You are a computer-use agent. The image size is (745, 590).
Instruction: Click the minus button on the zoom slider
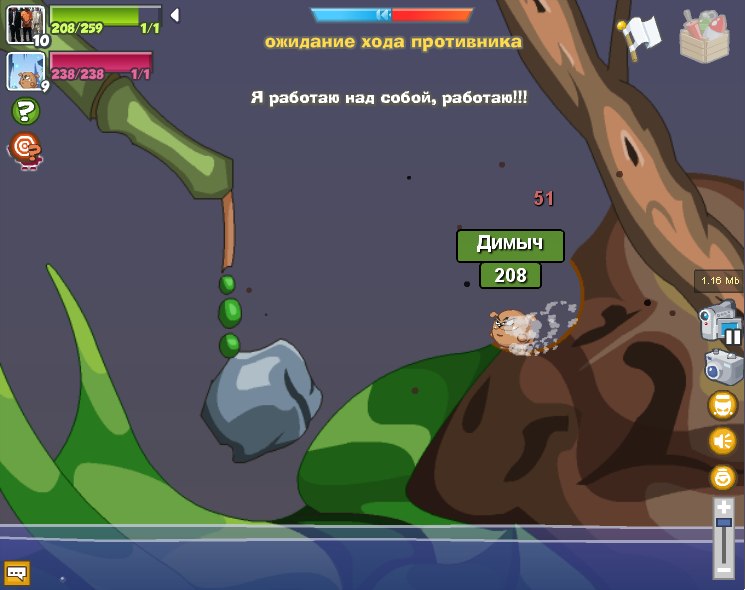click(723, 569)
